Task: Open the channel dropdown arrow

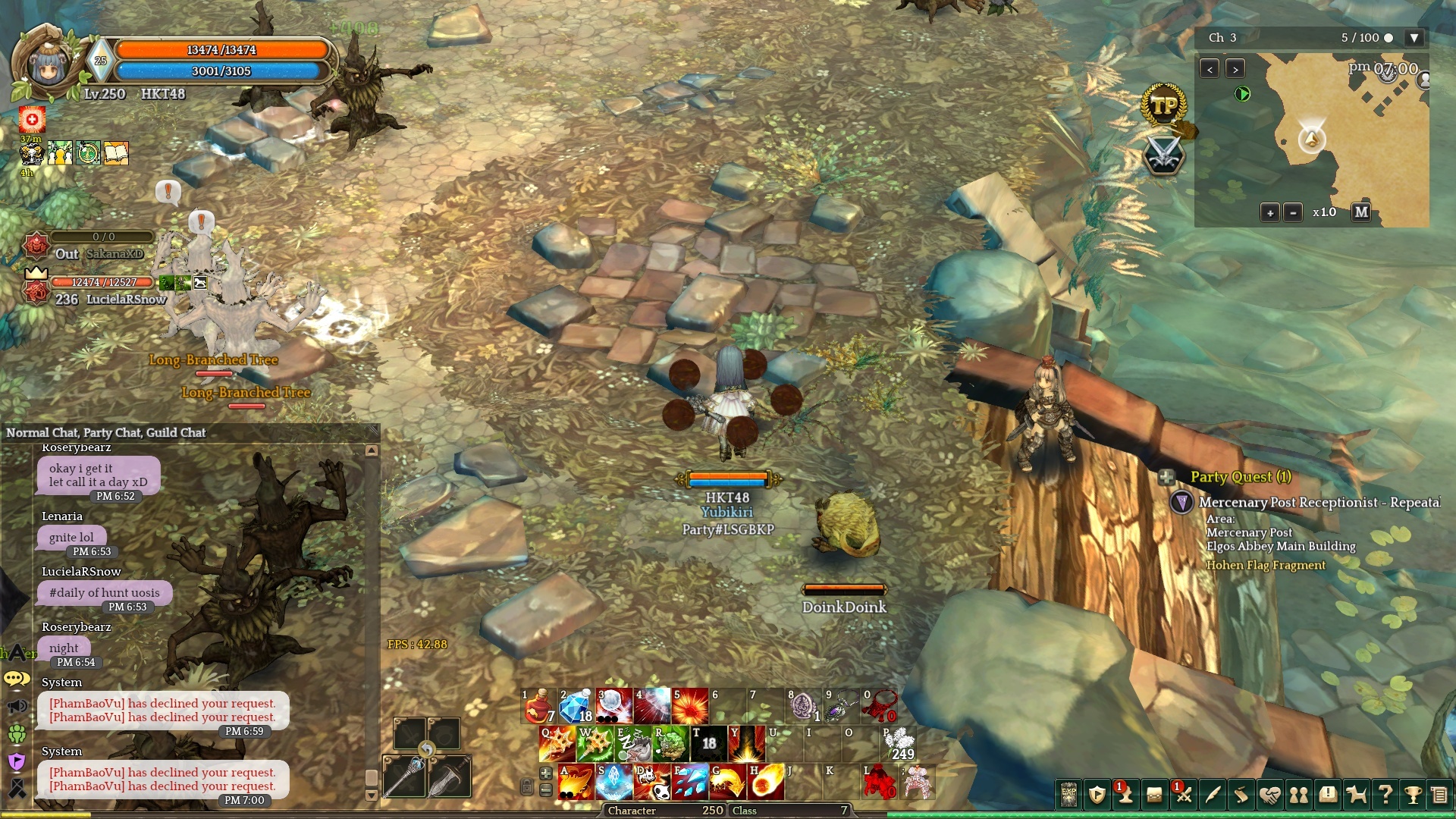Action: 1414,38
